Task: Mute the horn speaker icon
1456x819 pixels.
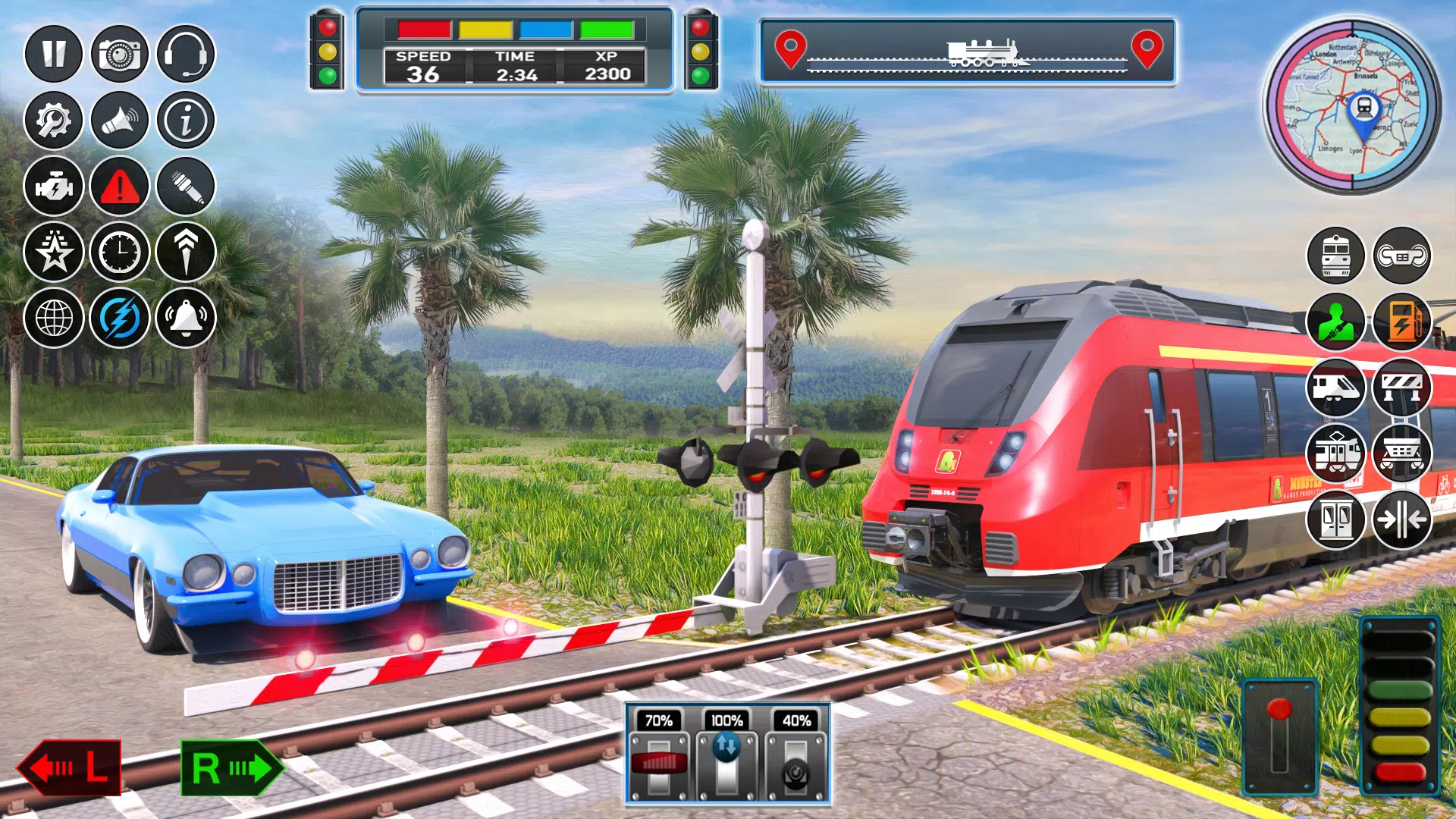Action: (x=118, y=121)
